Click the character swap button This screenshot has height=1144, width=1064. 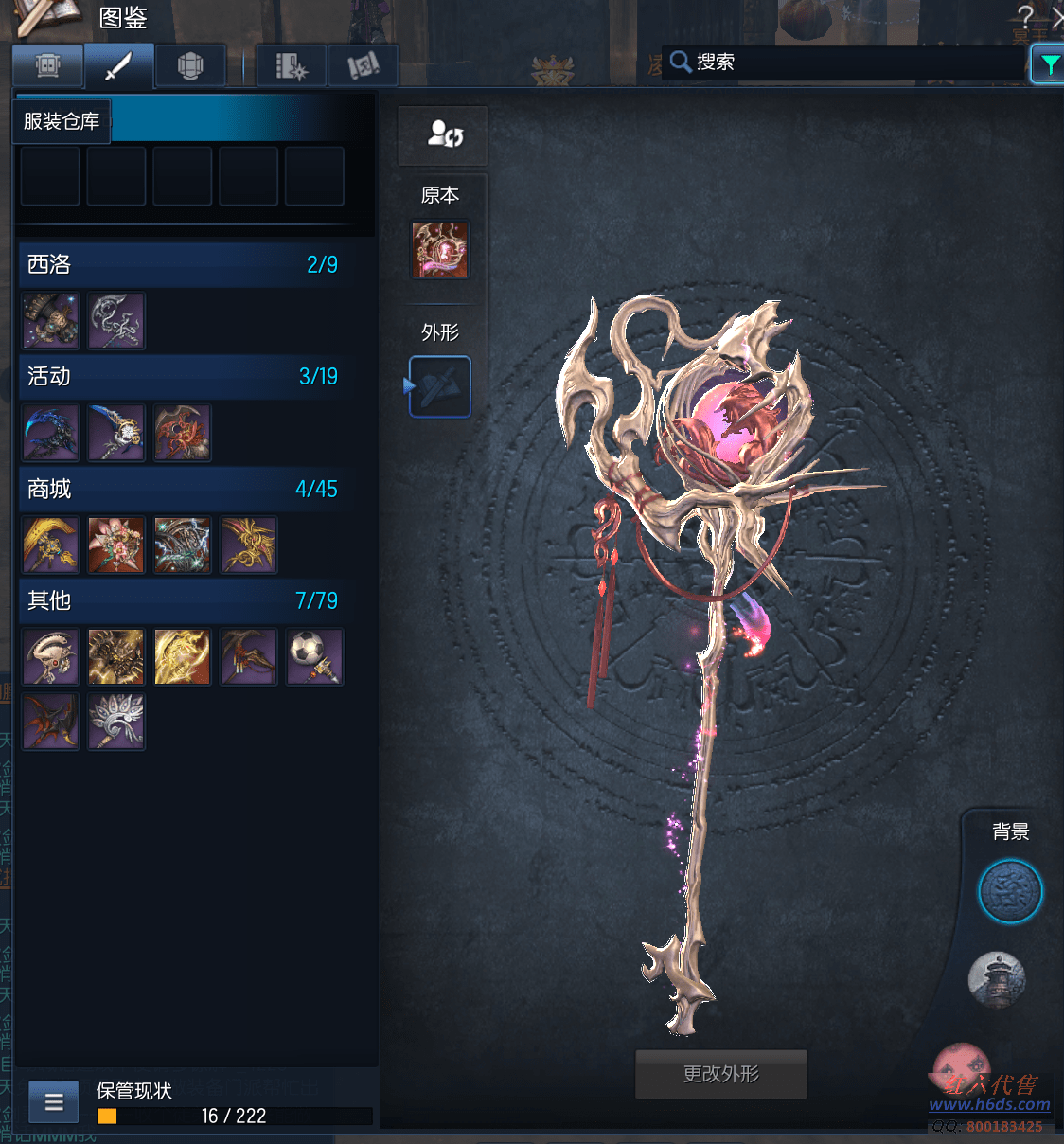pos(443,134)
